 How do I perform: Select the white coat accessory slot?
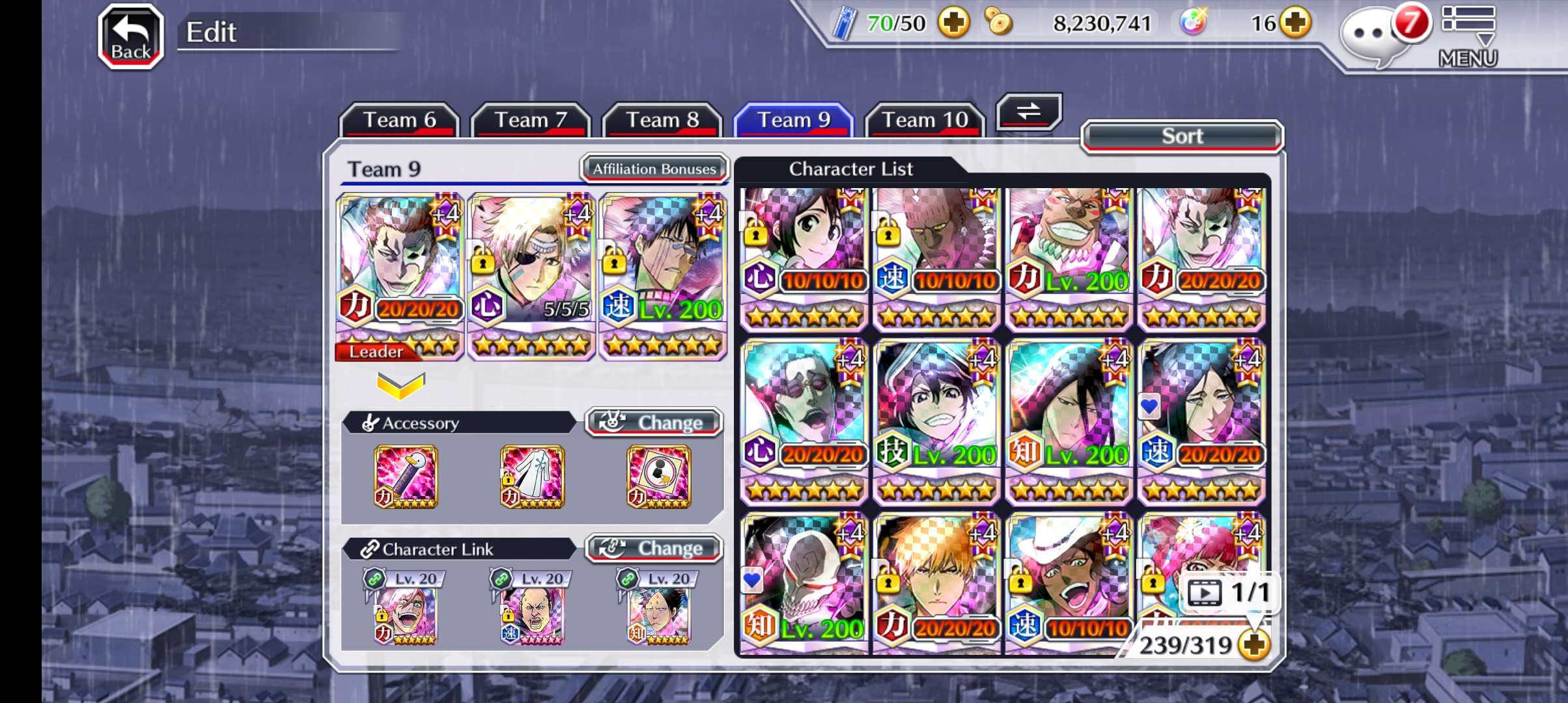(x=532, y=476)
